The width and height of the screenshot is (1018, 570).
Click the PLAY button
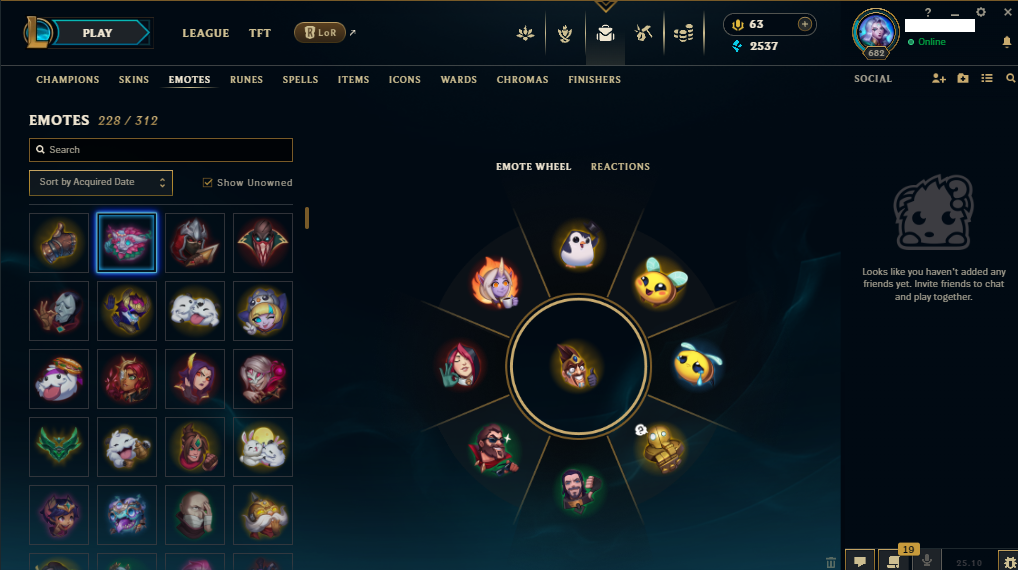(97, 33)
